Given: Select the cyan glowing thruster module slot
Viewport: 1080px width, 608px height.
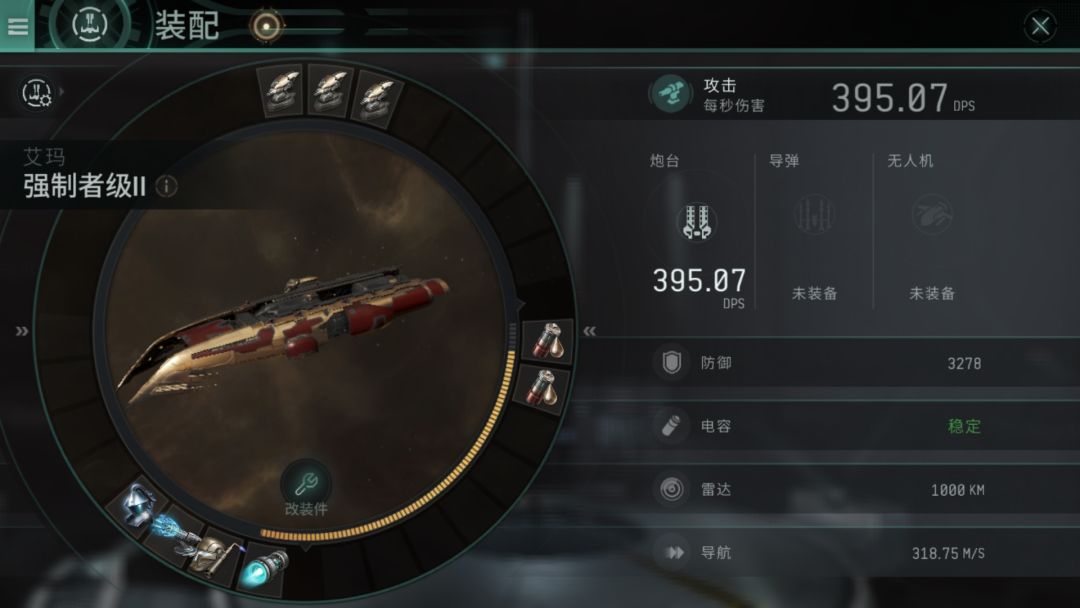Looking at the screenshot, I should [265, 567].
